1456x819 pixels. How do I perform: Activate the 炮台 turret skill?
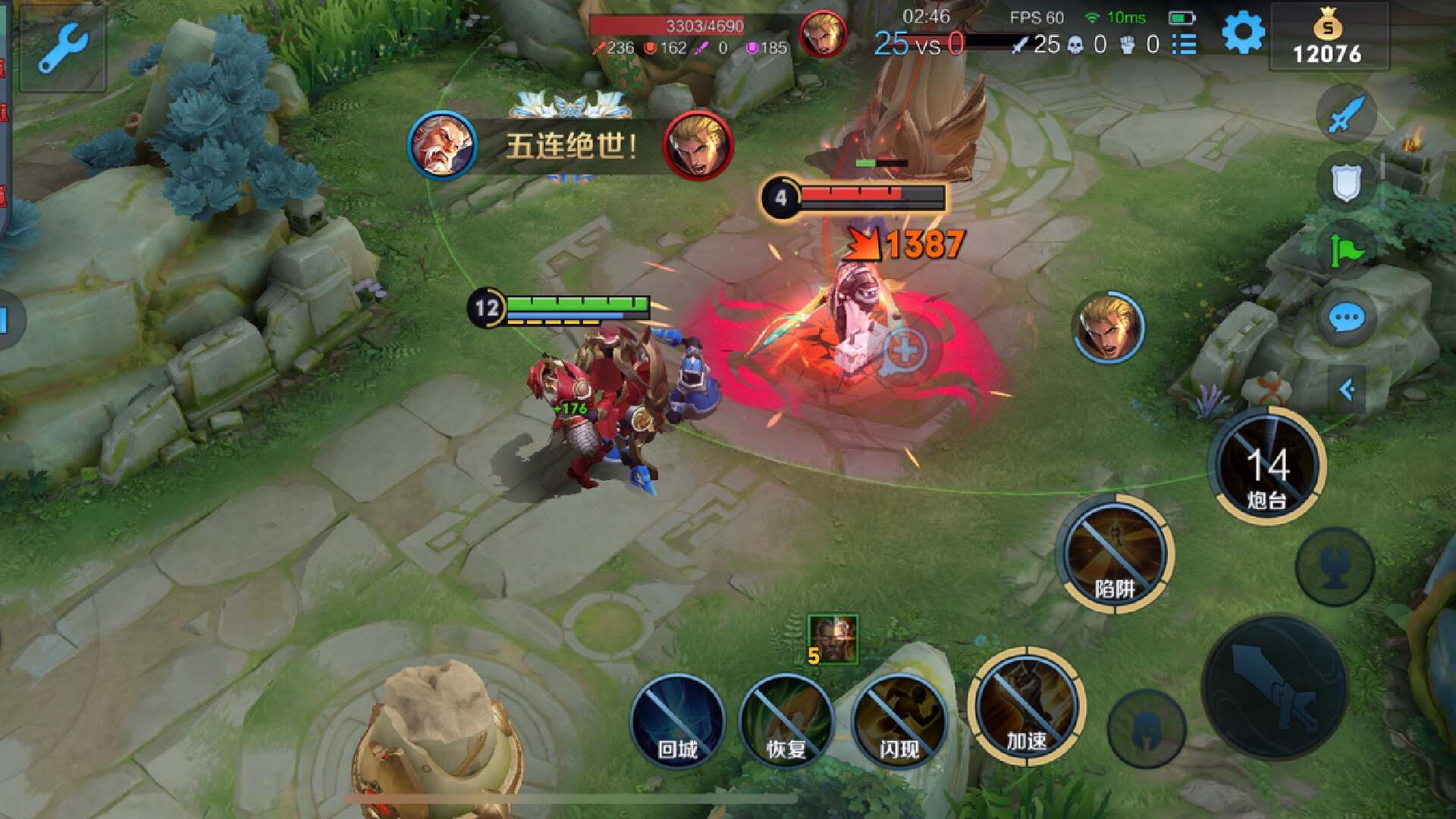(x=1266, y=466)
